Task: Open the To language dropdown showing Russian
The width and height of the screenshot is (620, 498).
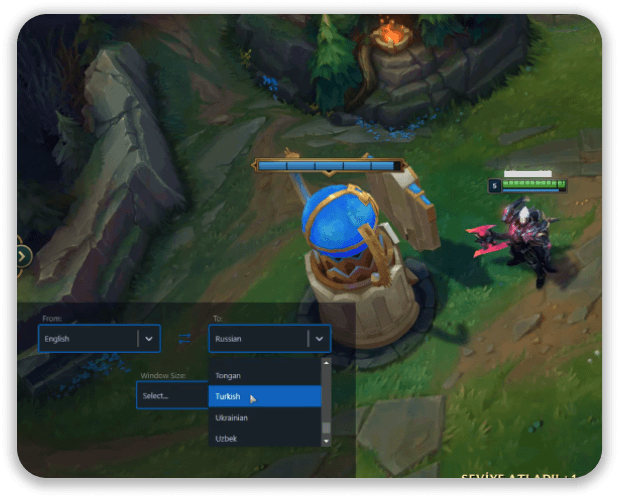Action: tap(269, 339)
